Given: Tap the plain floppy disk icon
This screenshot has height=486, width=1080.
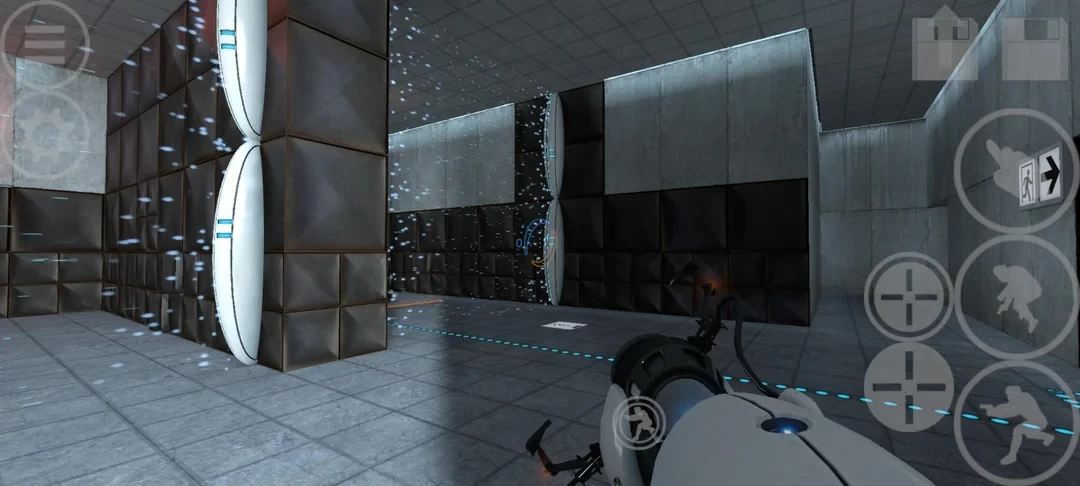Looking at the screenshot, I should (1037, 45).
